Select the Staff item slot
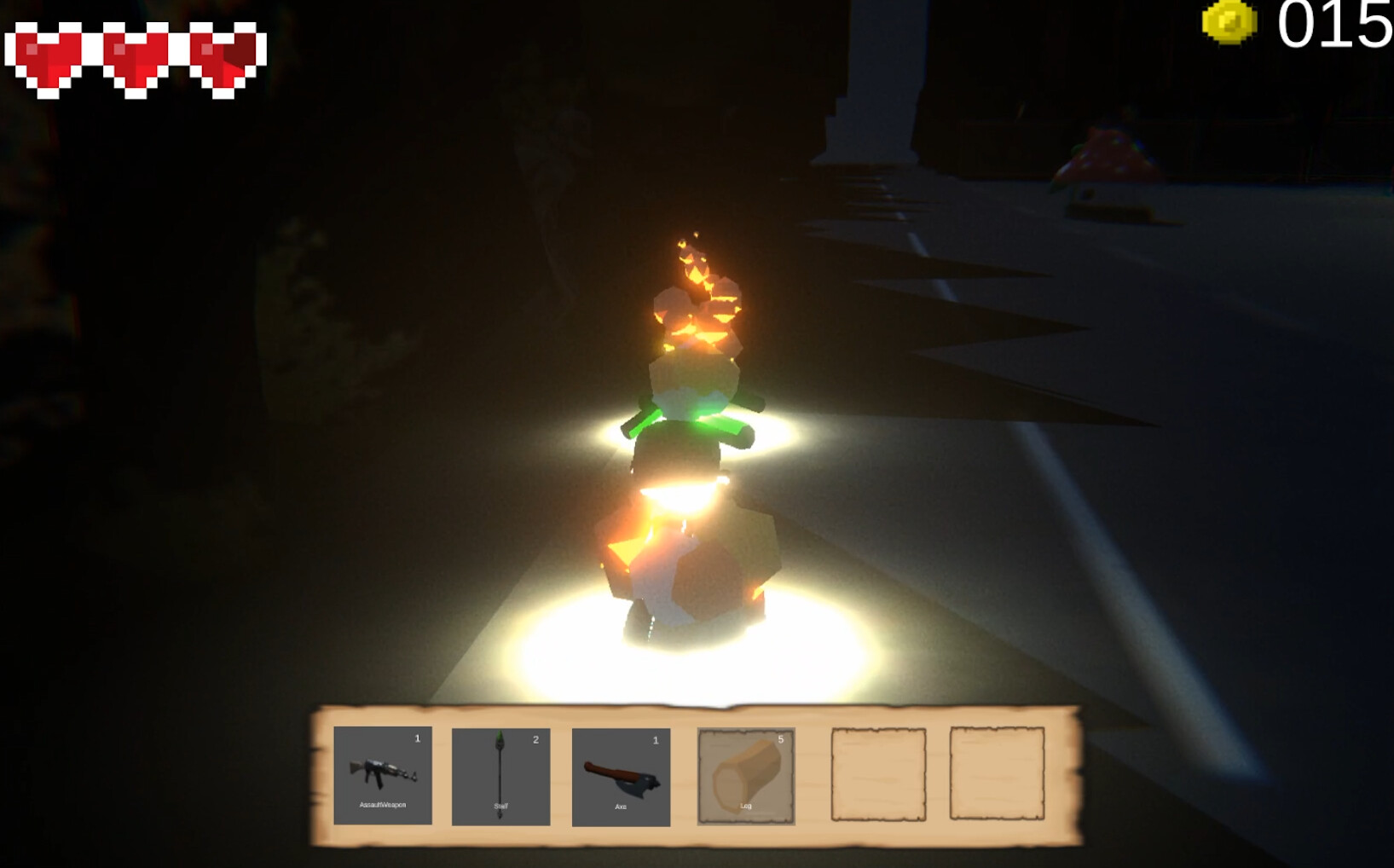 (503, 772)
